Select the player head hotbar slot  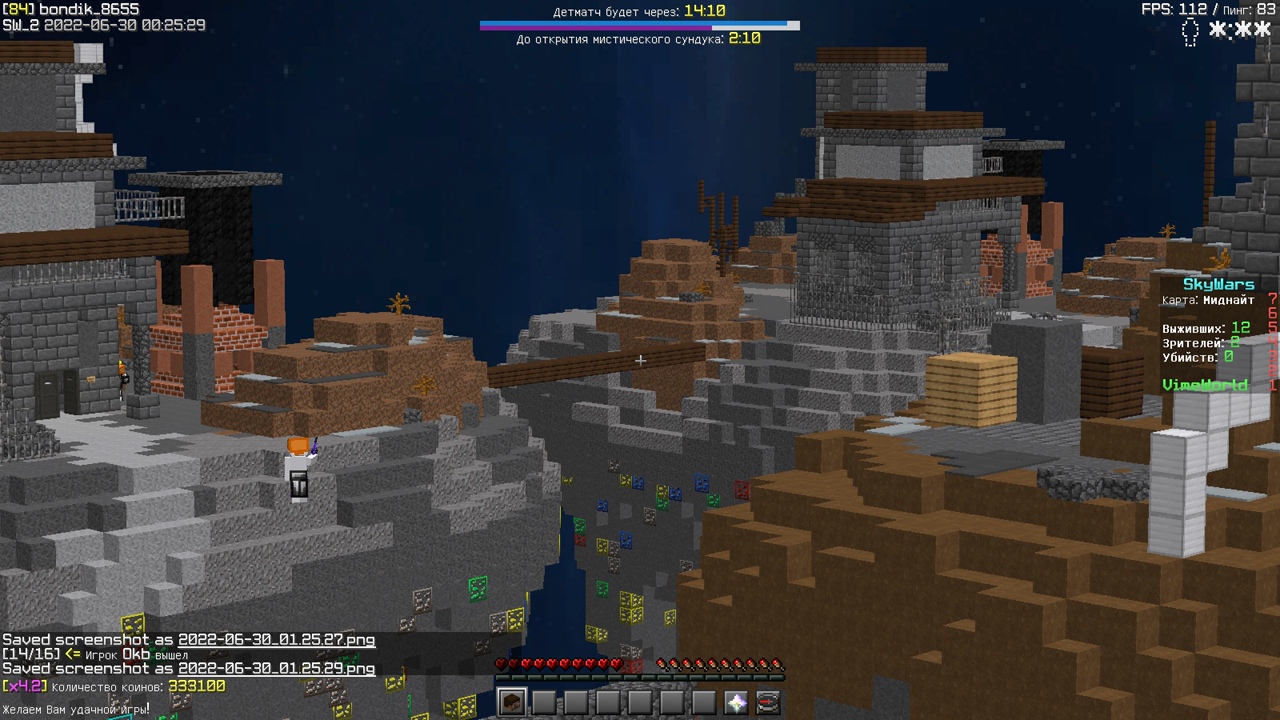pos(512,702)
